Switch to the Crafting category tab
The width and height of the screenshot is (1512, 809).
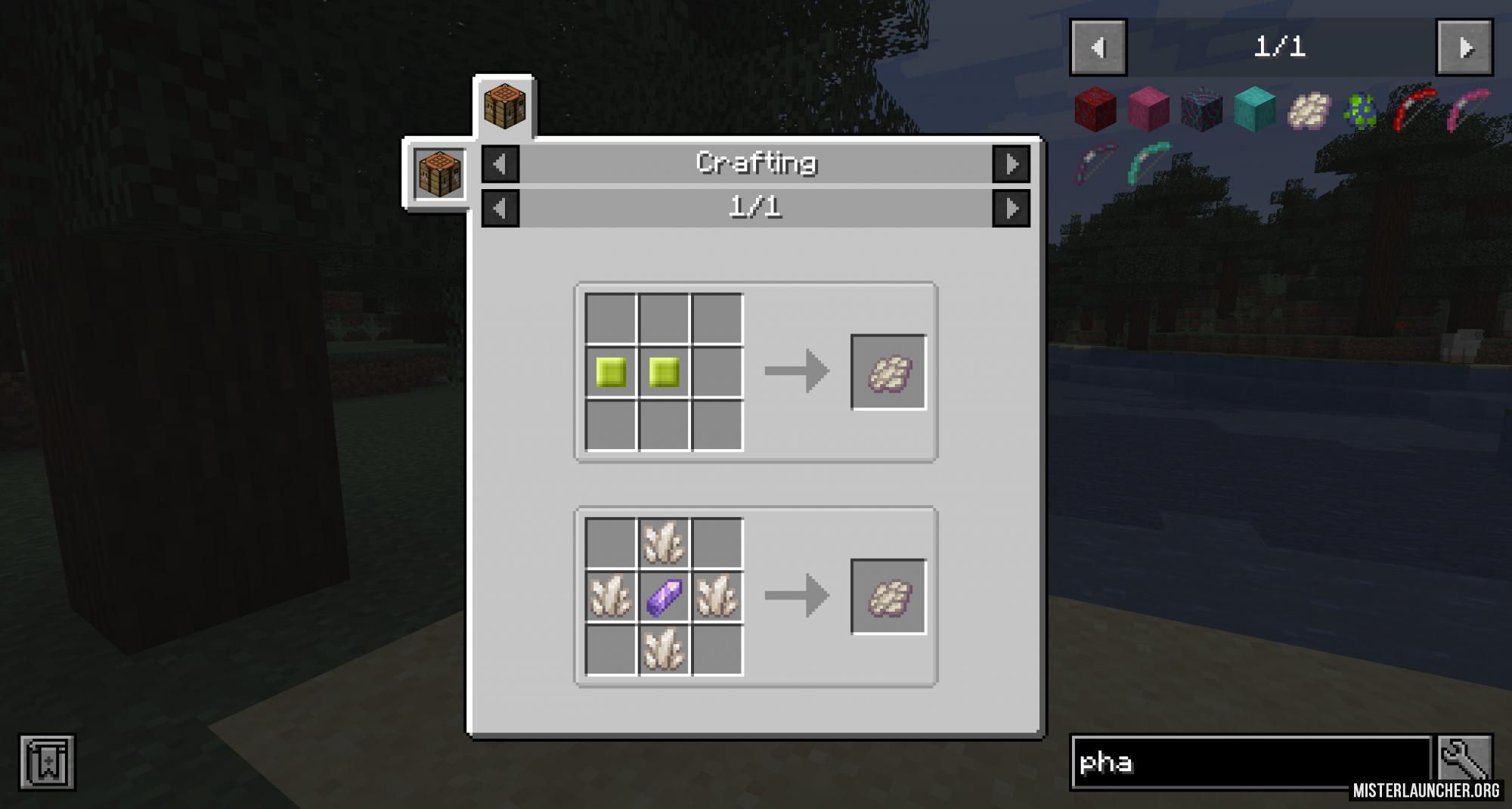tap(756, 161)
